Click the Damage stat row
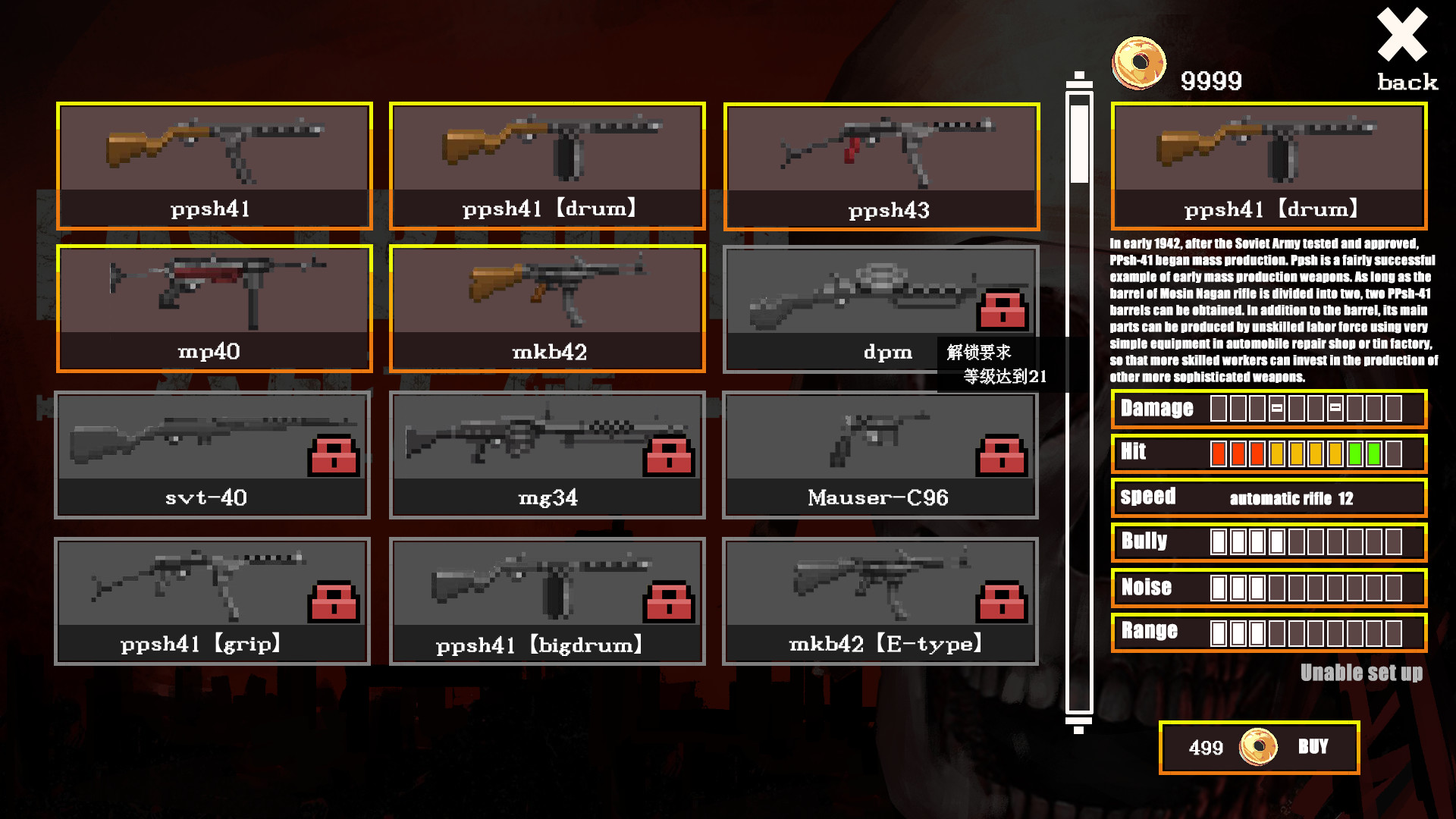Viewport: 1456px width, 819px height. pos(1269,409)
